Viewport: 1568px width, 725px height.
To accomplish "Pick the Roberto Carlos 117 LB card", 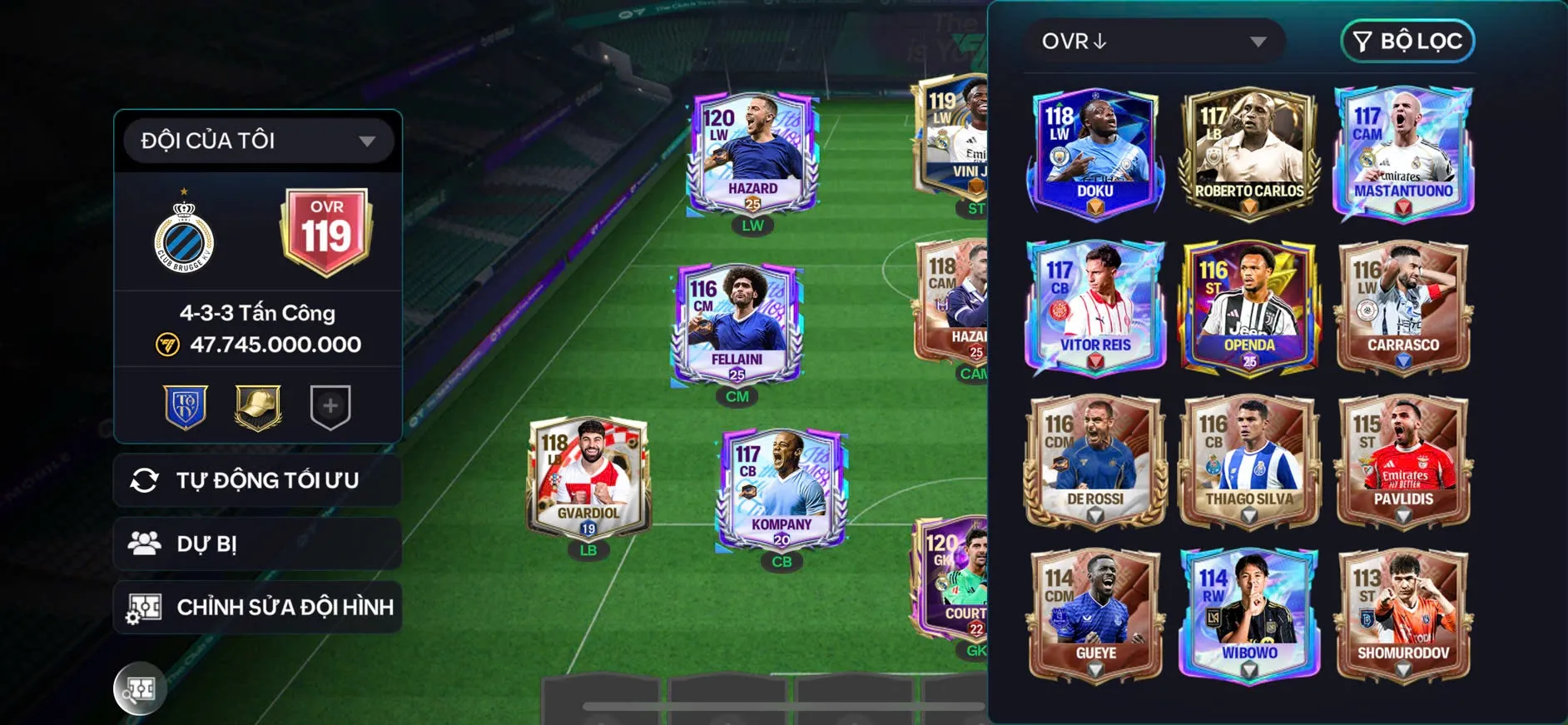I will [1248, 153].
